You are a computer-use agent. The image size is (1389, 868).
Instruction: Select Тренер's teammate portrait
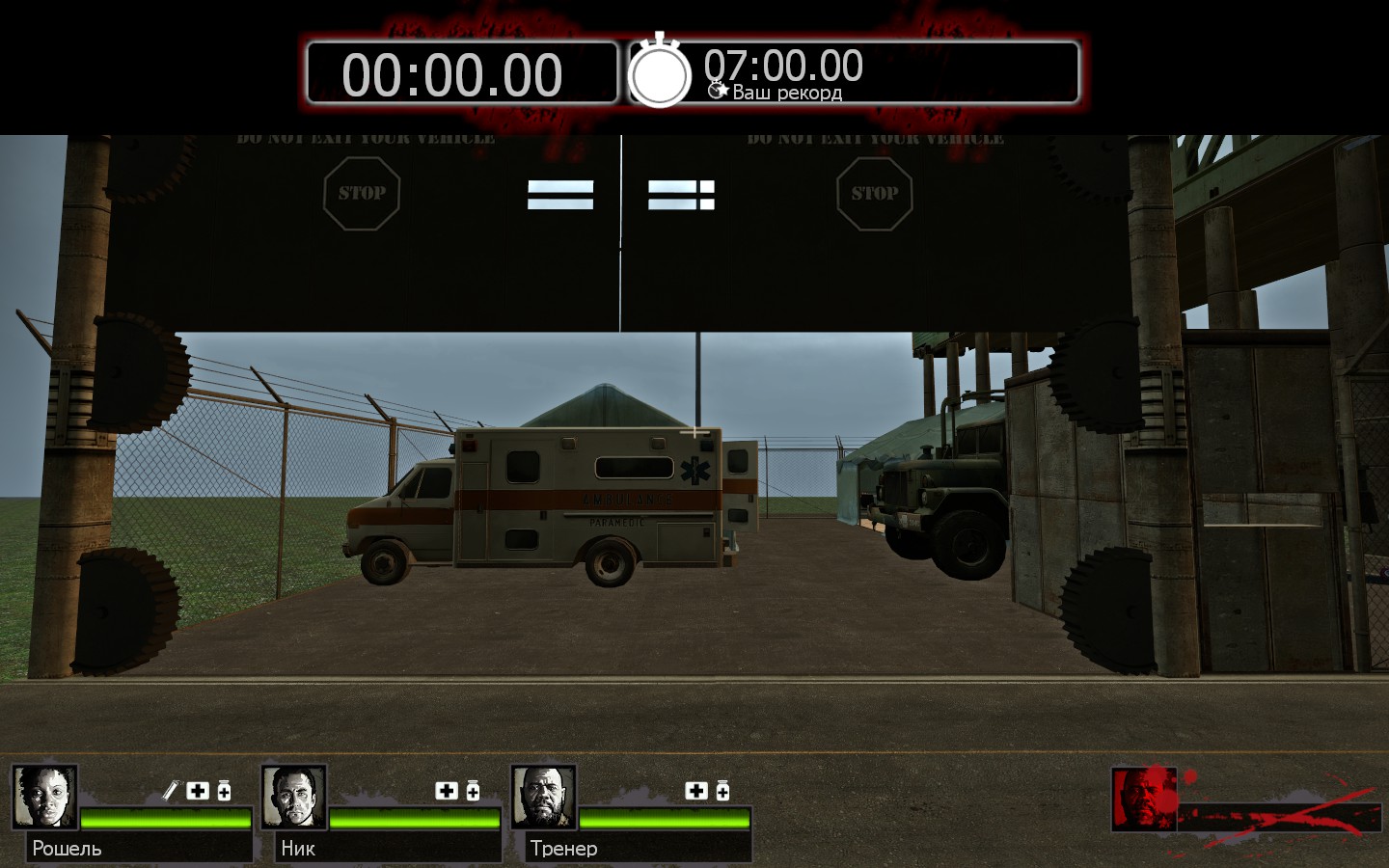[x=543, y=797]
